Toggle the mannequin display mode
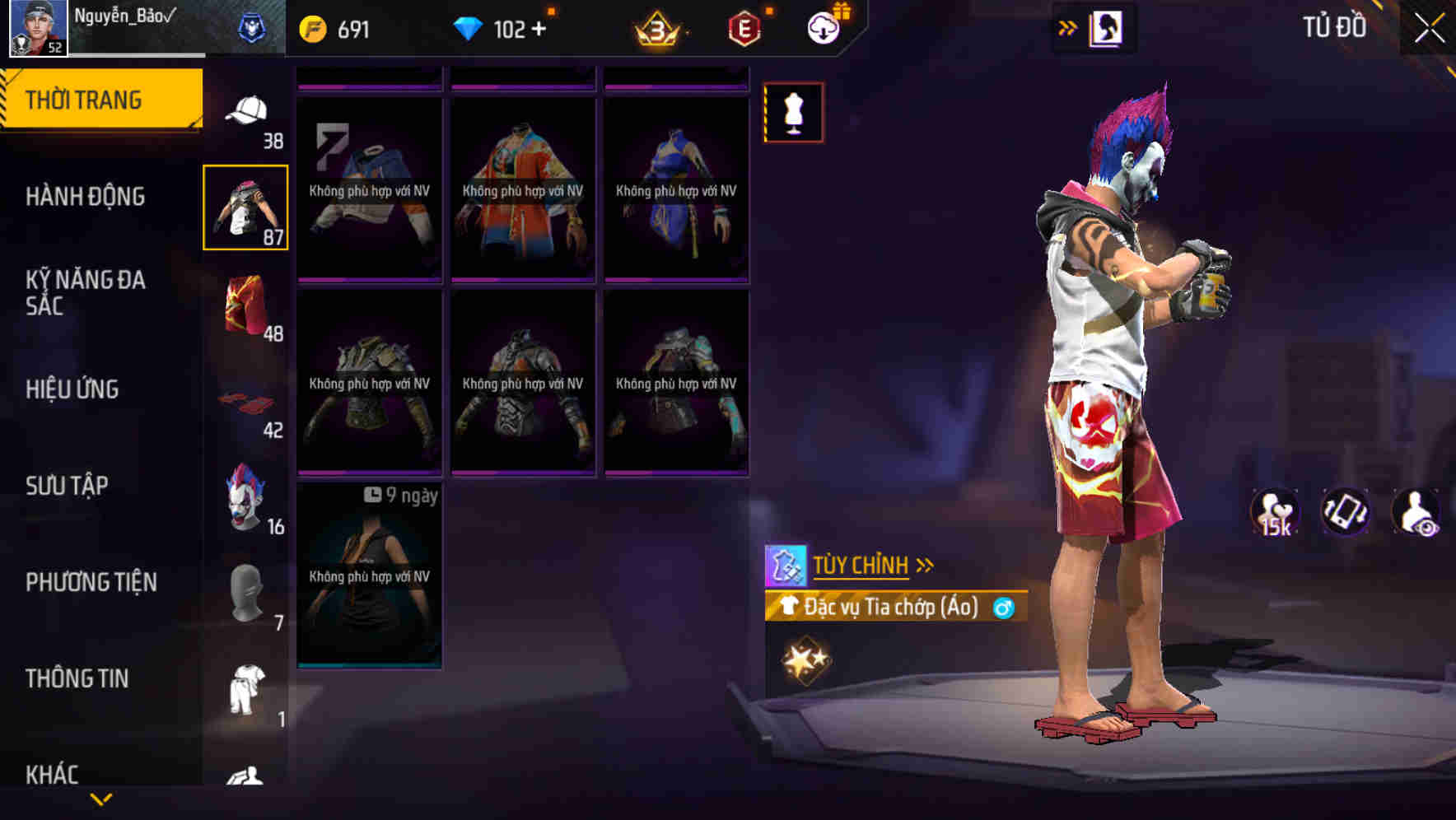Screen dimensions: 1456x820 (793, 113)
